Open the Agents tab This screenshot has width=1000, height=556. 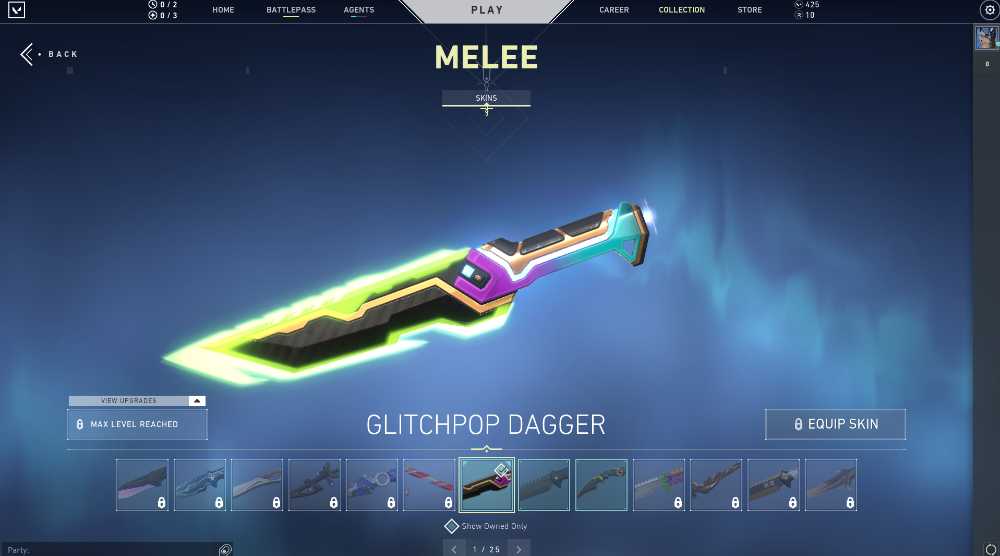click(x=359, y=10)
